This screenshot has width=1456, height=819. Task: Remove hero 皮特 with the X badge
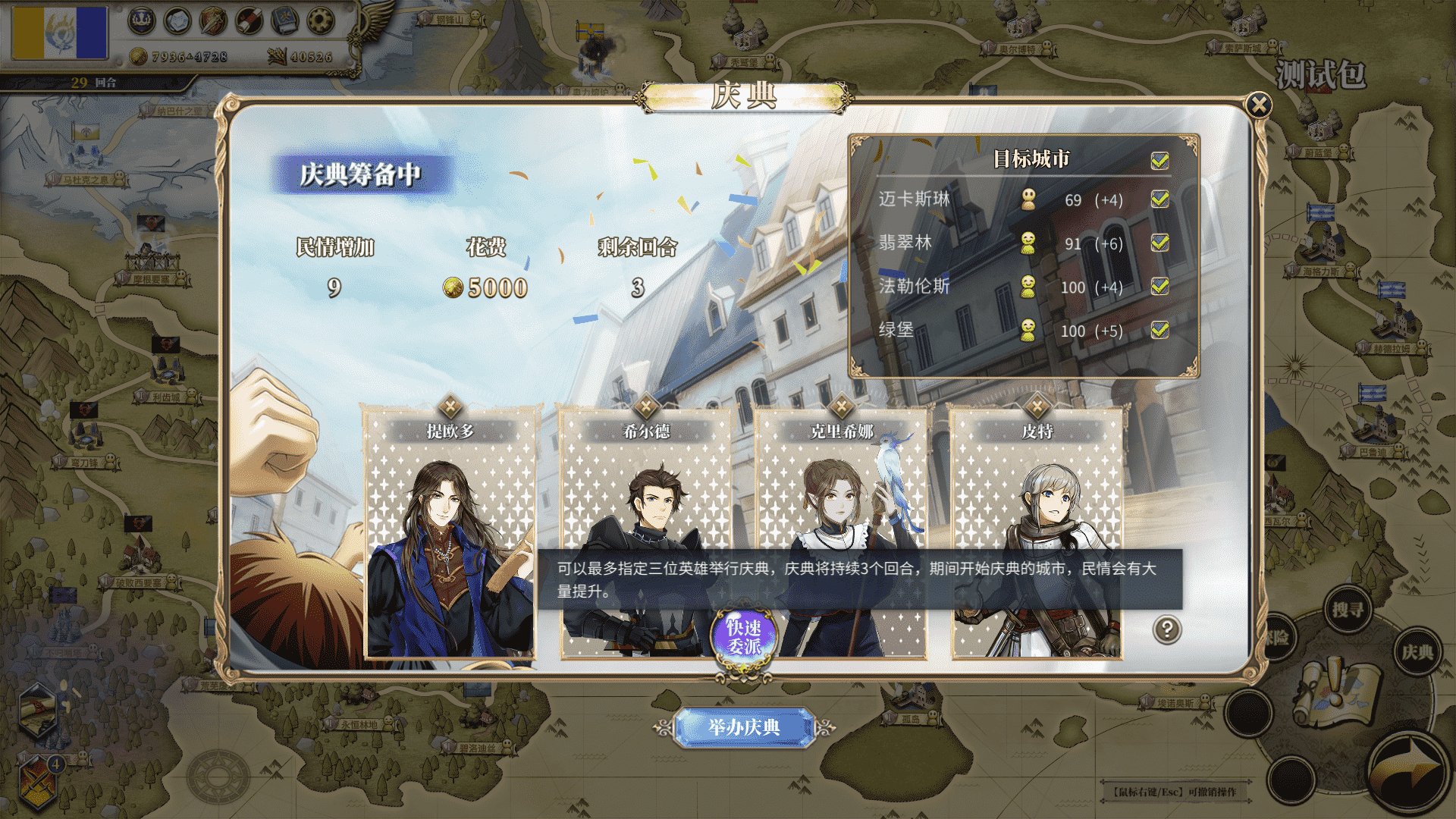coord(1037,406)
